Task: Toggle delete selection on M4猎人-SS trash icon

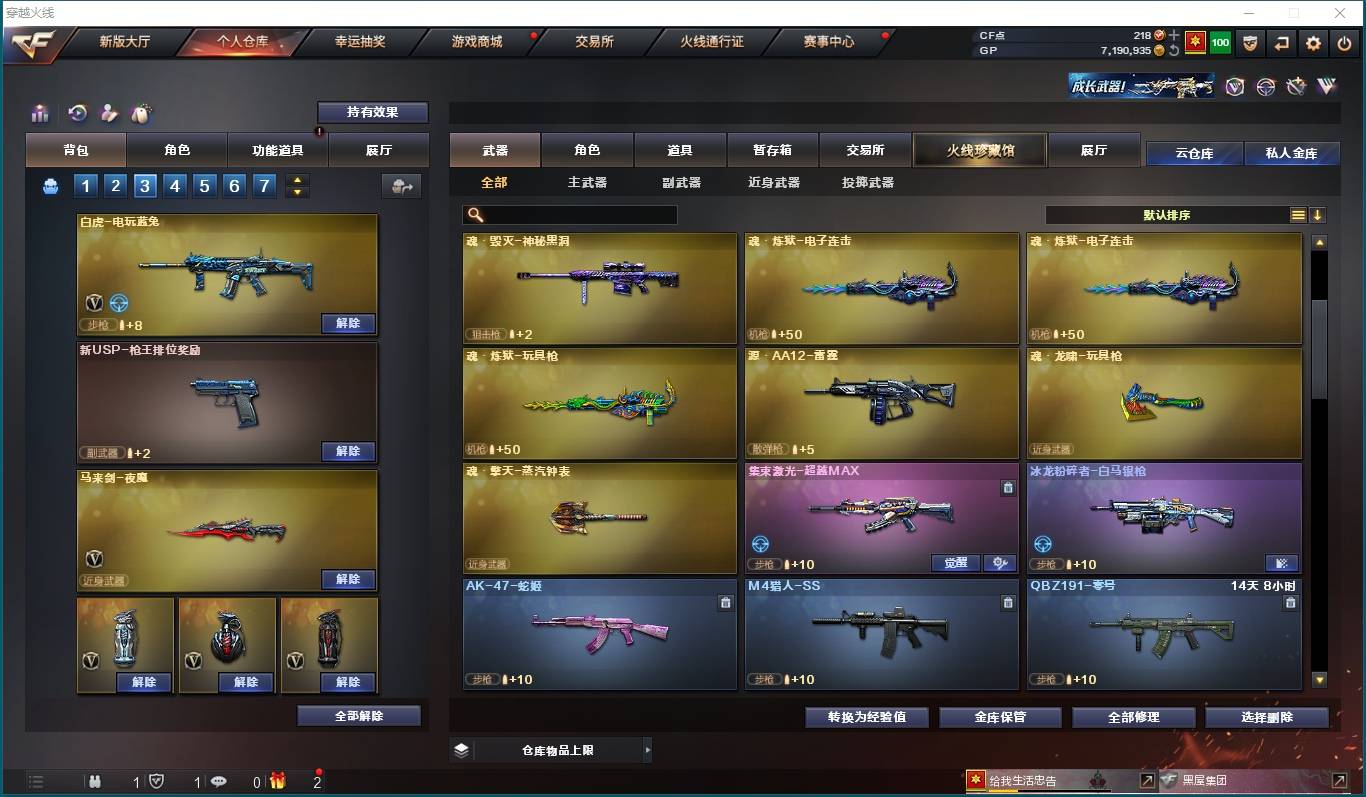Action: pos(1010,601)
